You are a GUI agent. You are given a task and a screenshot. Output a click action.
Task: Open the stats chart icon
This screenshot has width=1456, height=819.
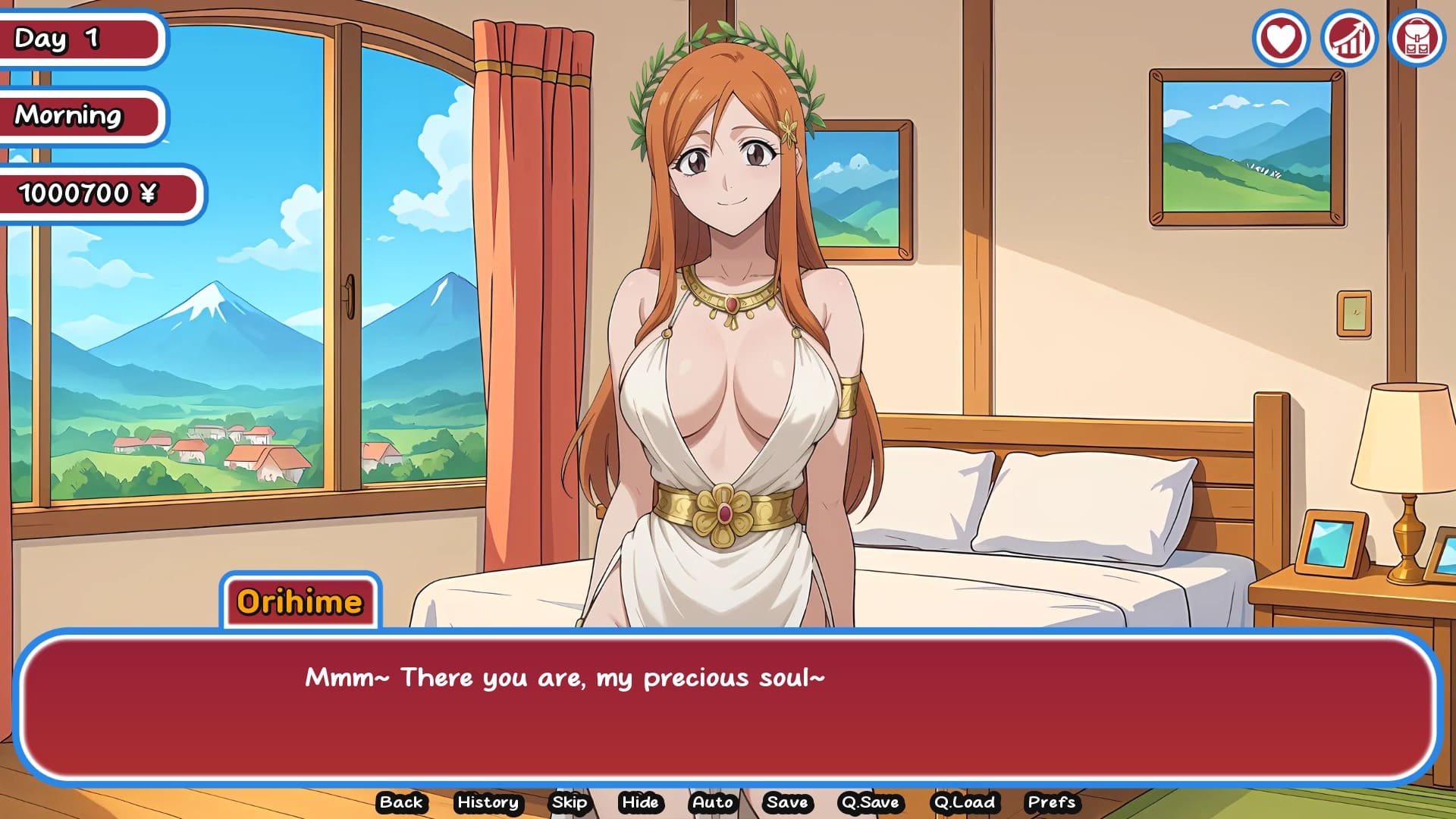click(x=1349, y=38)
